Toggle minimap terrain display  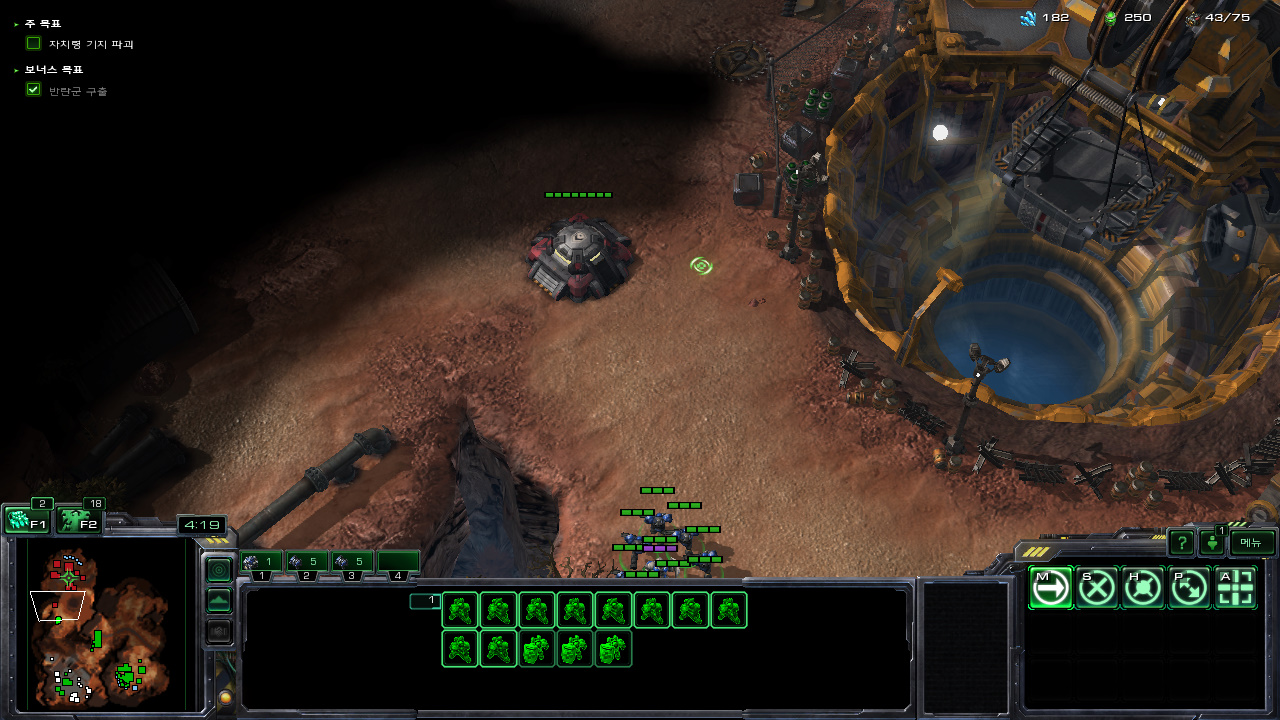pos(219,601)
